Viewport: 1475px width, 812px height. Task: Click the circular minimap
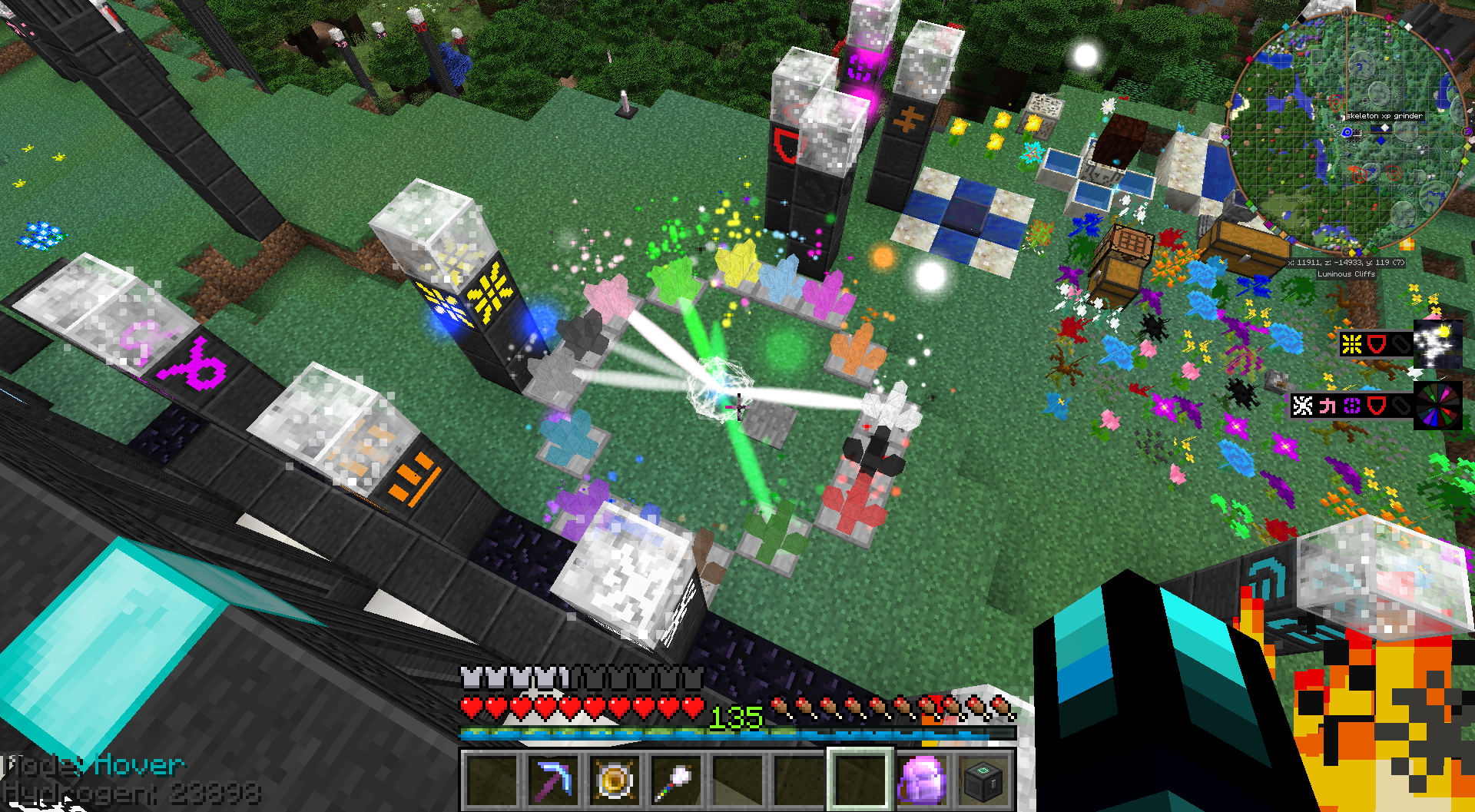tap(1344, 131)
